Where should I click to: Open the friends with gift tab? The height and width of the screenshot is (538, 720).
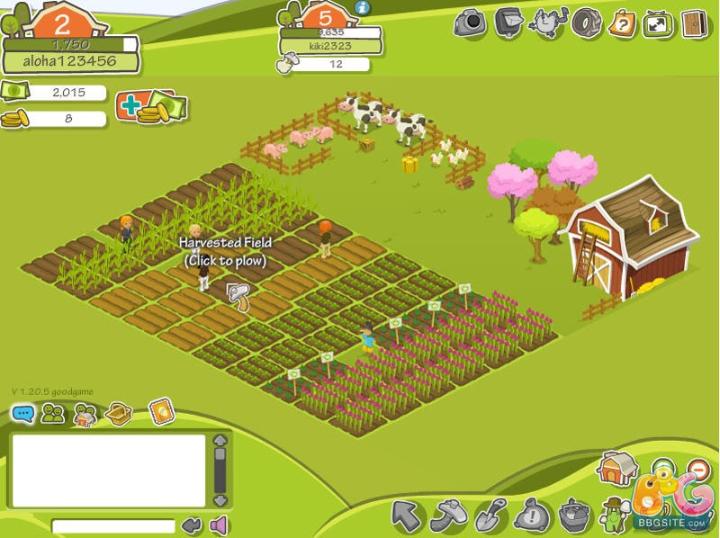[x=86, y=413]
